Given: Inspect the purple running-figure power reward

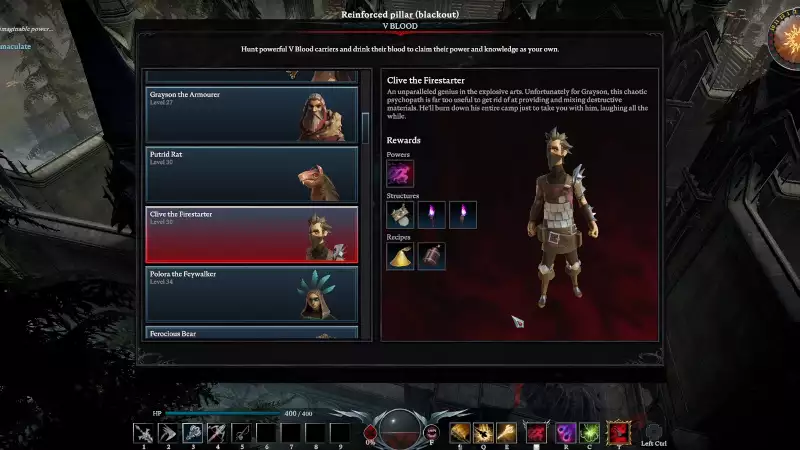Looking at the screenshot, I should (400, 174).
